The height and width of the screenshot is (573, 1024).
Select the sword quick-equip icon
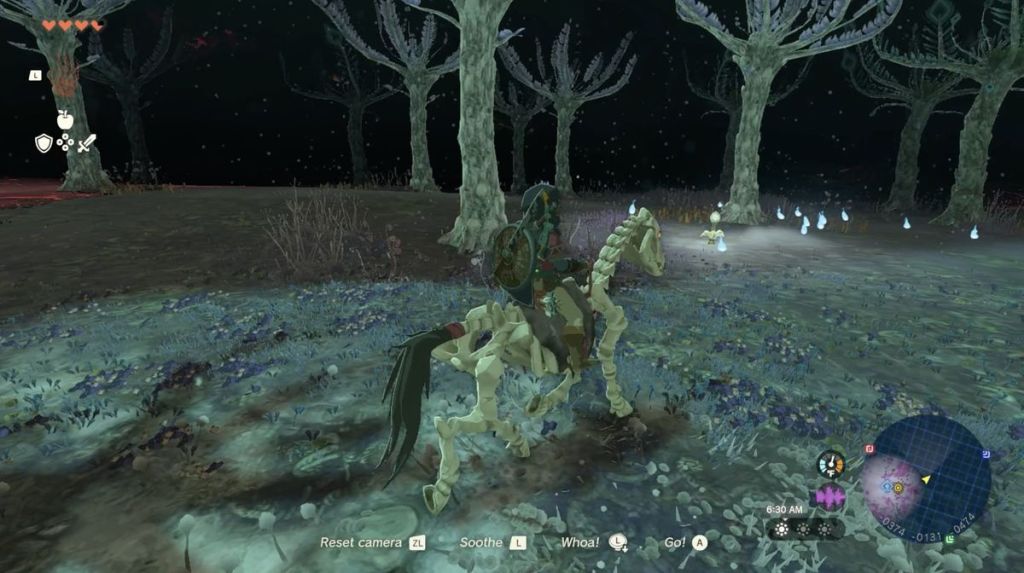click(x=86, y=143)
